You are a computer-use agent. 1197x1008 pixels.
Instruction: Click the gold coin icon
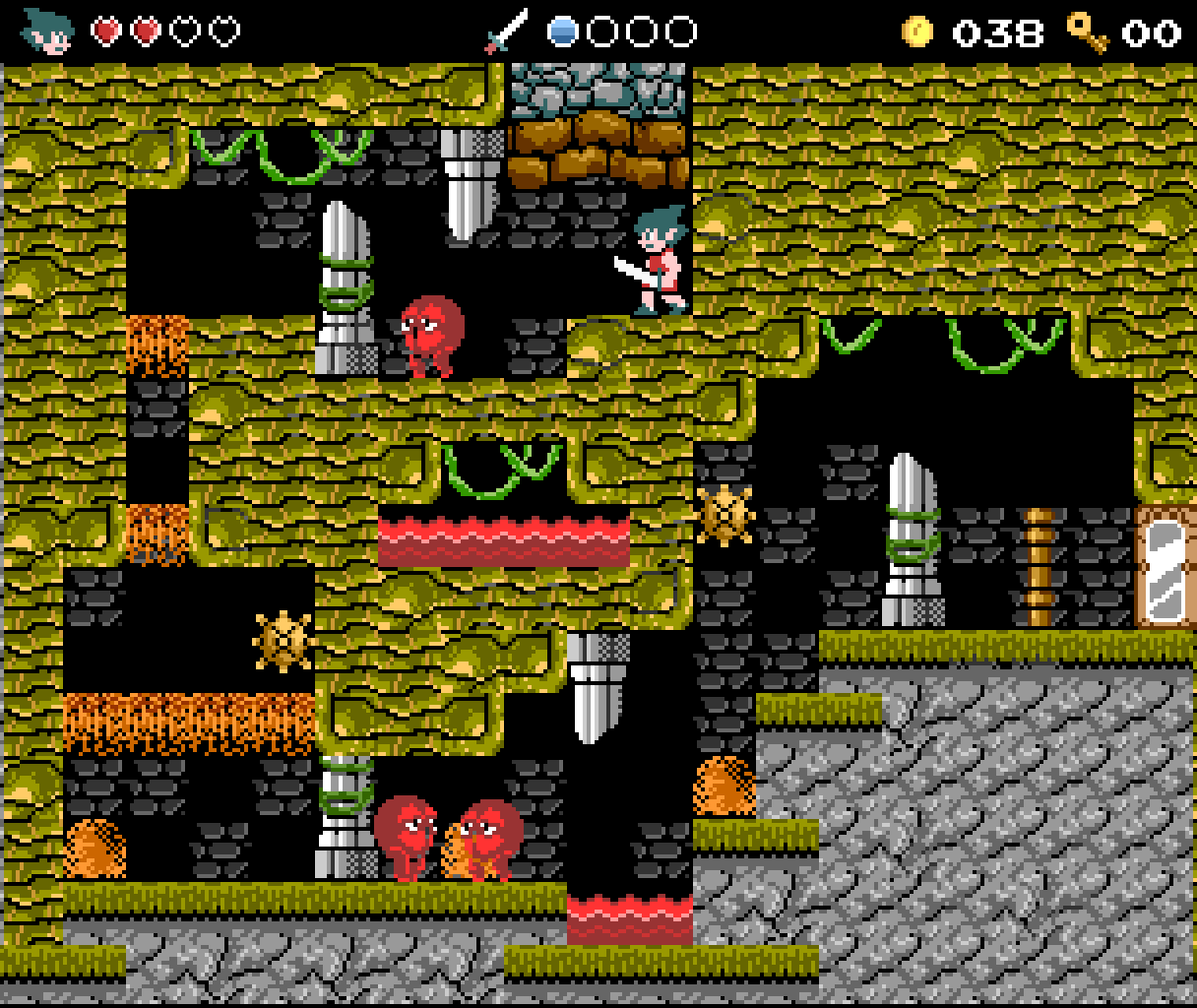tap(916, 31)
